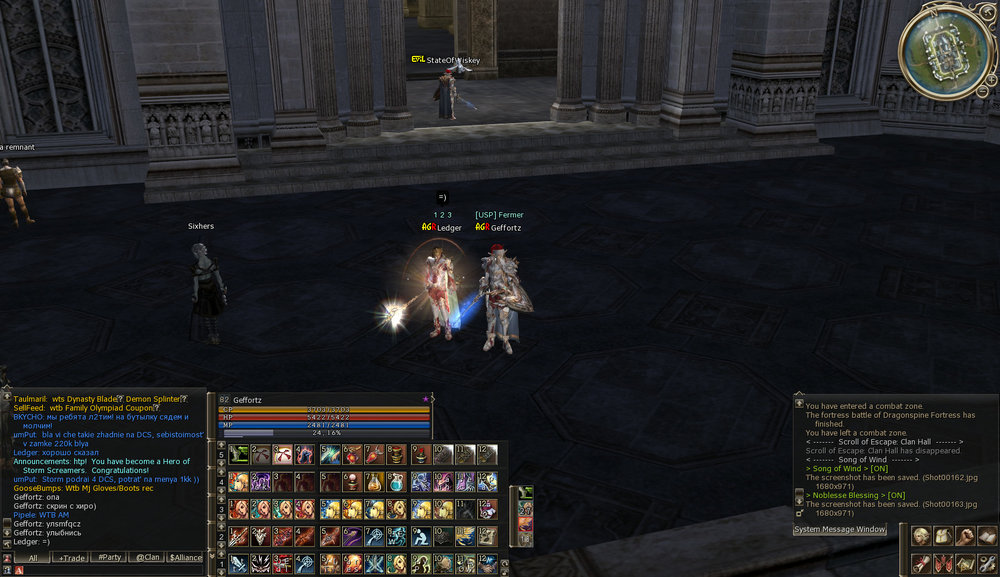Use the blue mana potion flask
Screen dimensions: 1000x577
(397, 482)
